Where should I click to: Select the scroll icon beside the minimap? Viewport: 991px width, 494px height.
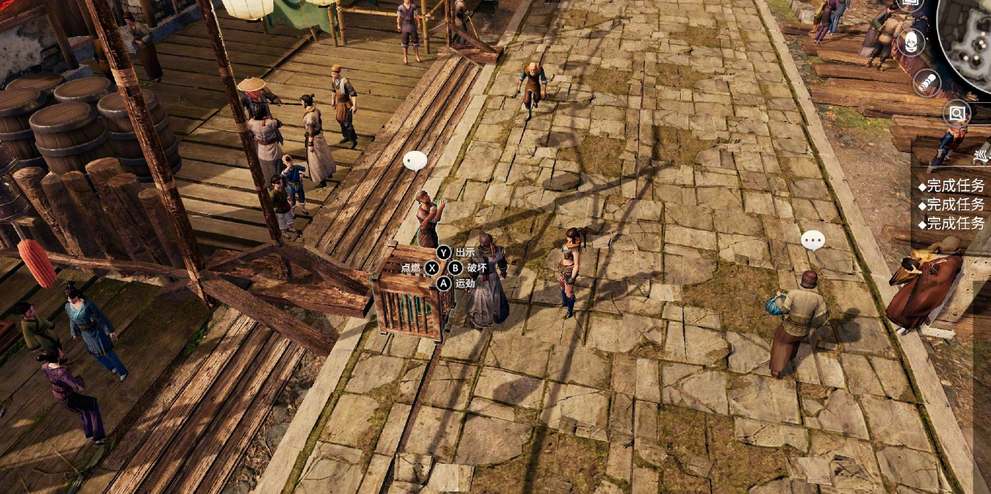(x=927, y=82)
